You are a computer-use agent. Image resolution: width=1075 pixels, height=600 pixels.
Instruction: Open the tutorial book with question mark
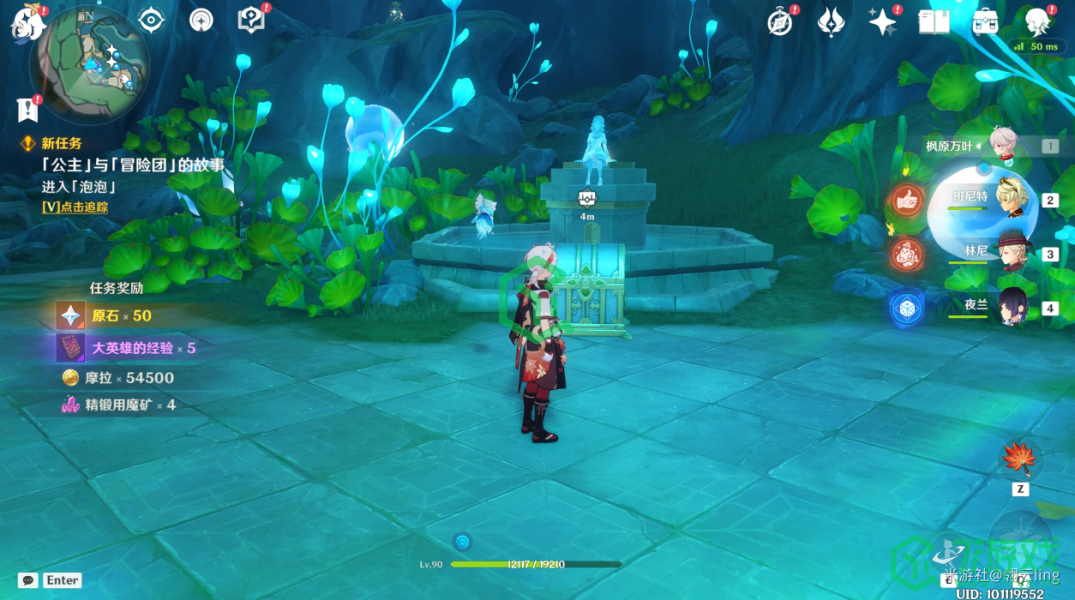click(x=250, y=19)
